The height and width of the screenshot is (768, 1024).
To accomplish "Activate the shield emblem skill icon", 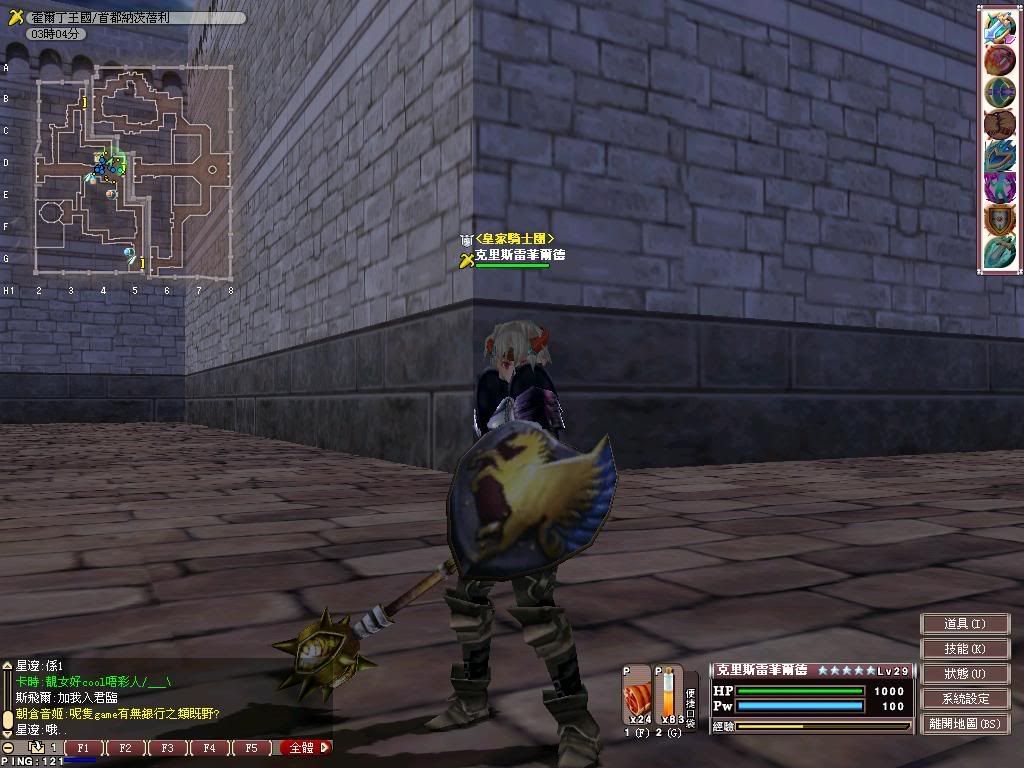I will point(999,219).
